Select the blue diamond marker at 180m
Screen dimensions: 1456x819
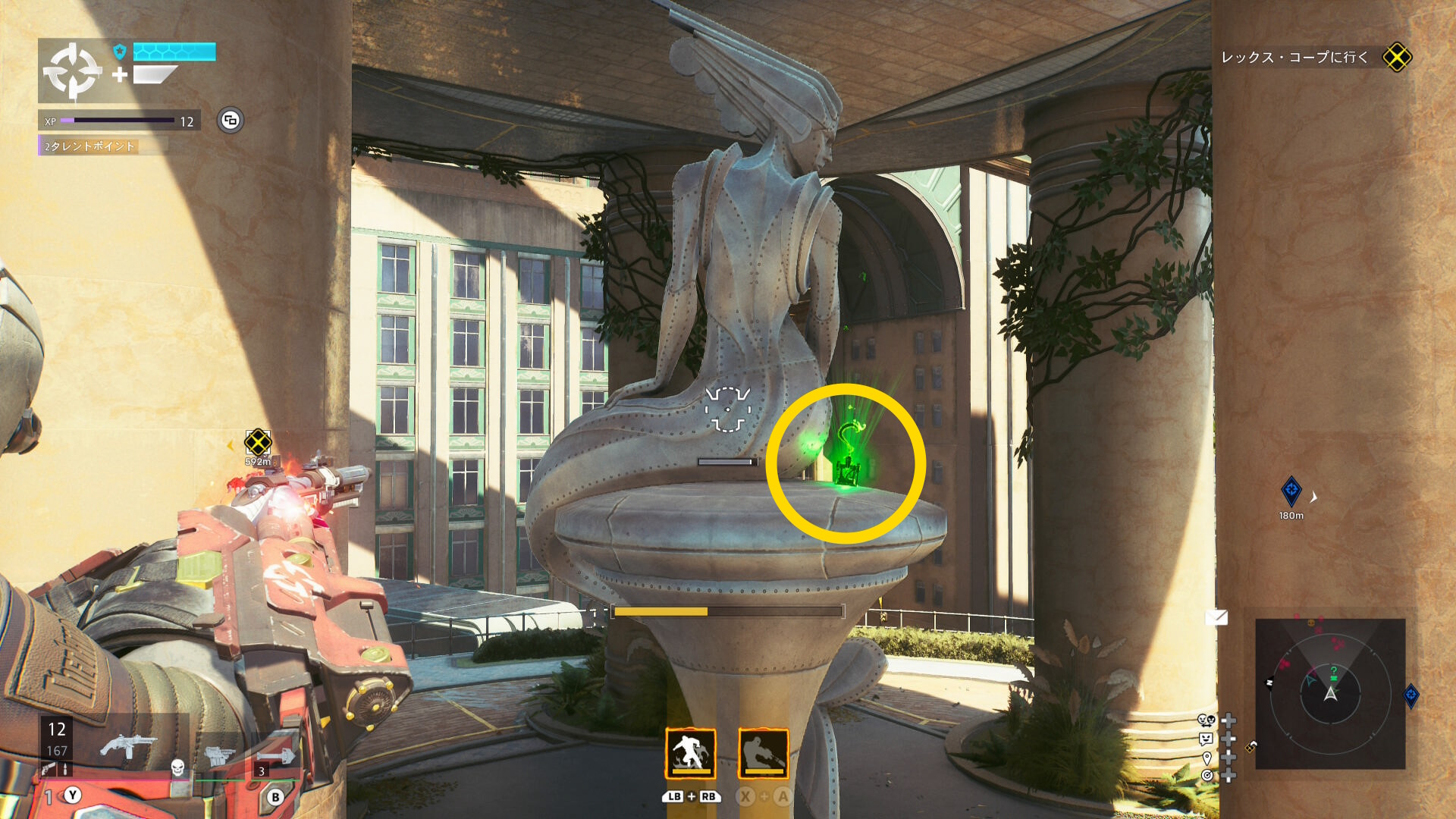point(1291,491)
